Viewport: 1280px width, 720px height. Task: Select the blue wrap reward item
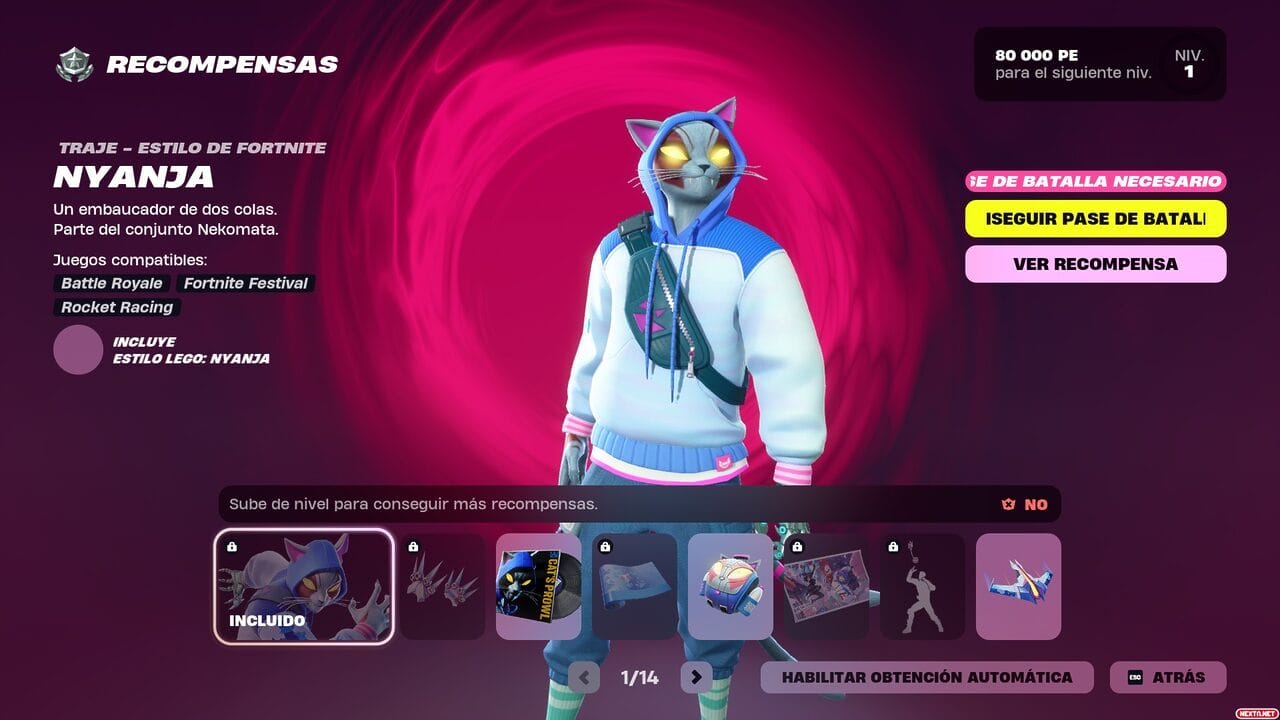pyautogui.click(x=635, y=585)
